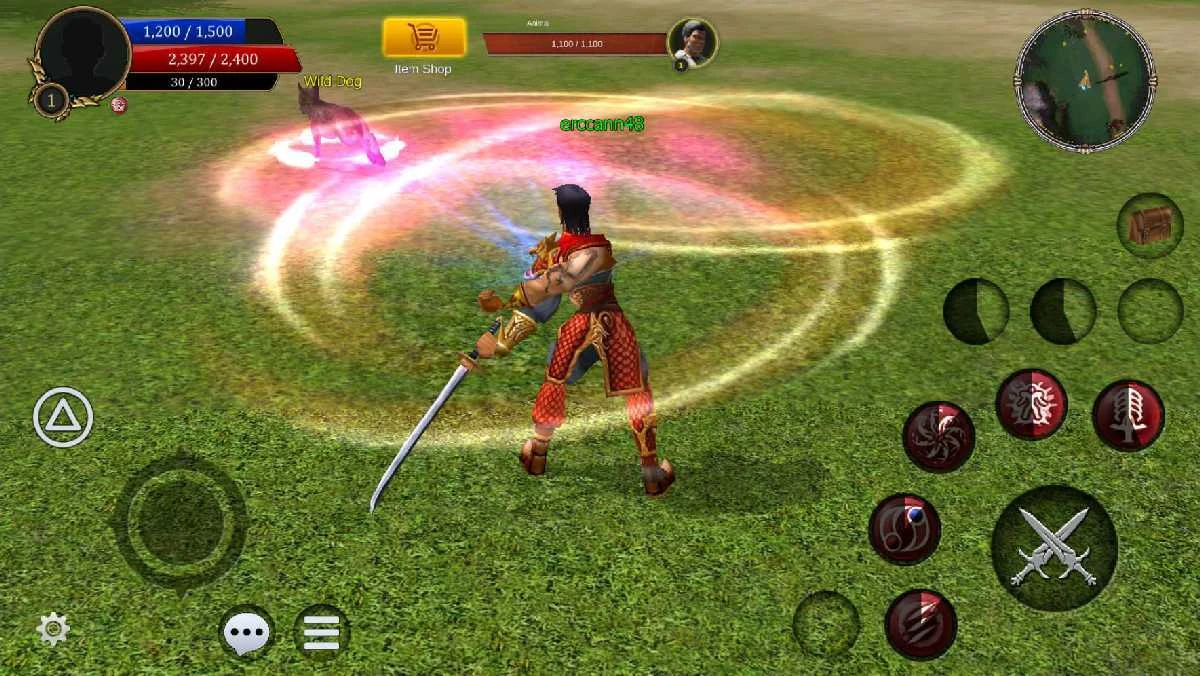The height and width of the screenshot is (676, 1200).
Task: Open the chat speech bubble
Action: coord(246,632)
